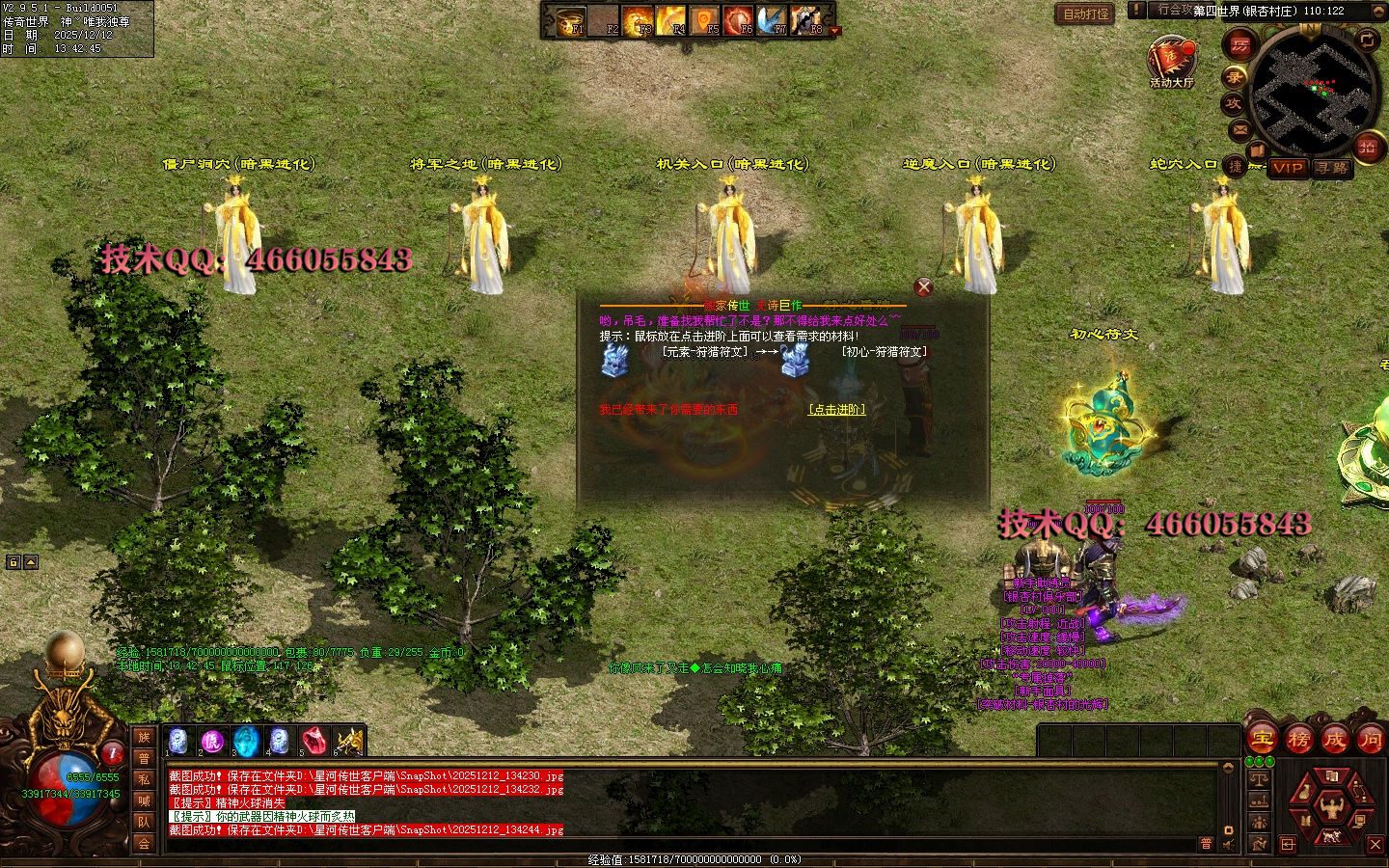Open the 活动大厅 activity hall

(1171, 62)
